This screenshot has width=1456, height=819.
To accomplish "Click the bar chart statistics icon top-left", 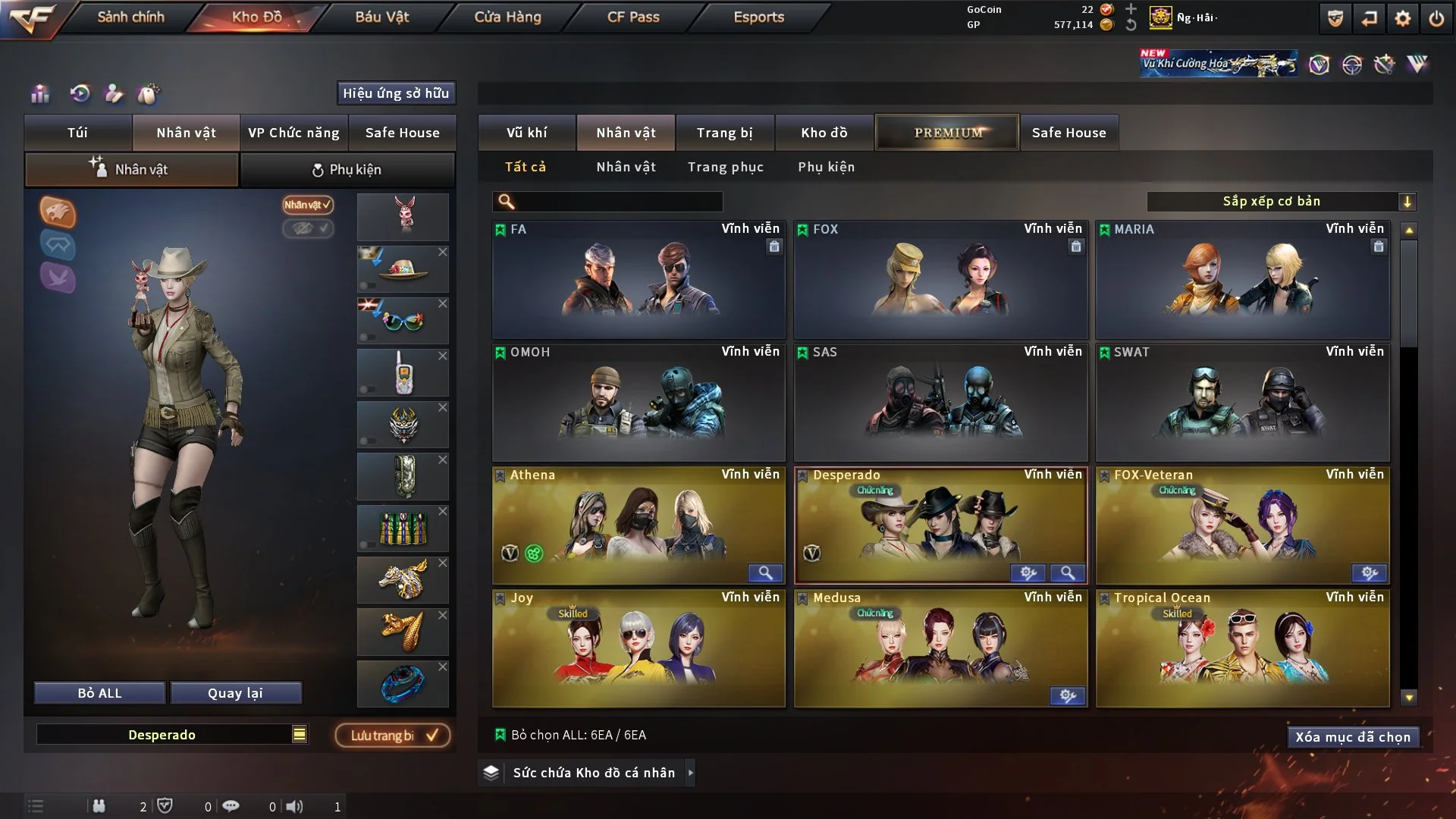I will click(39, 94).
